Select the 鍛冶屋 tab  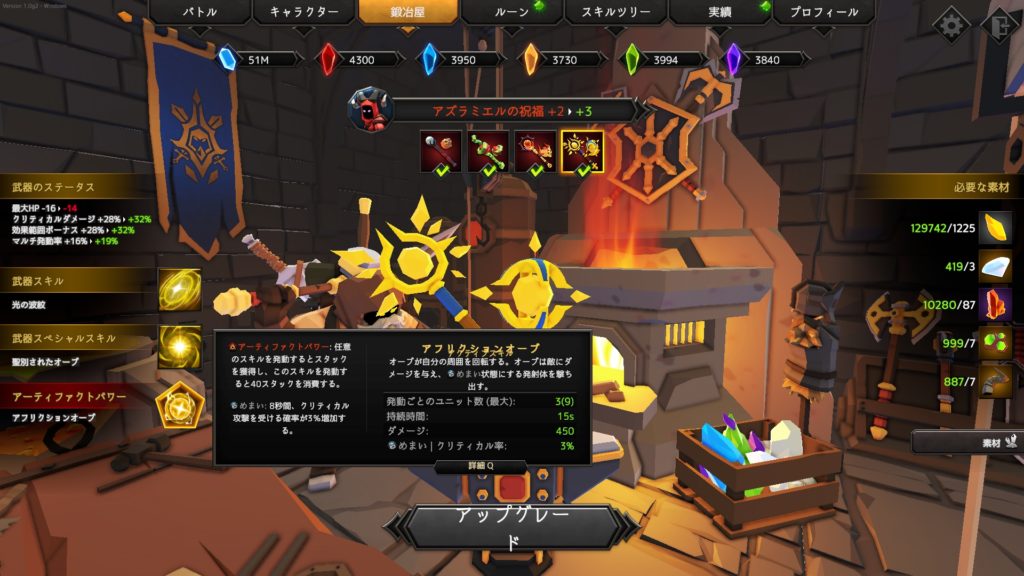point(408,13)
